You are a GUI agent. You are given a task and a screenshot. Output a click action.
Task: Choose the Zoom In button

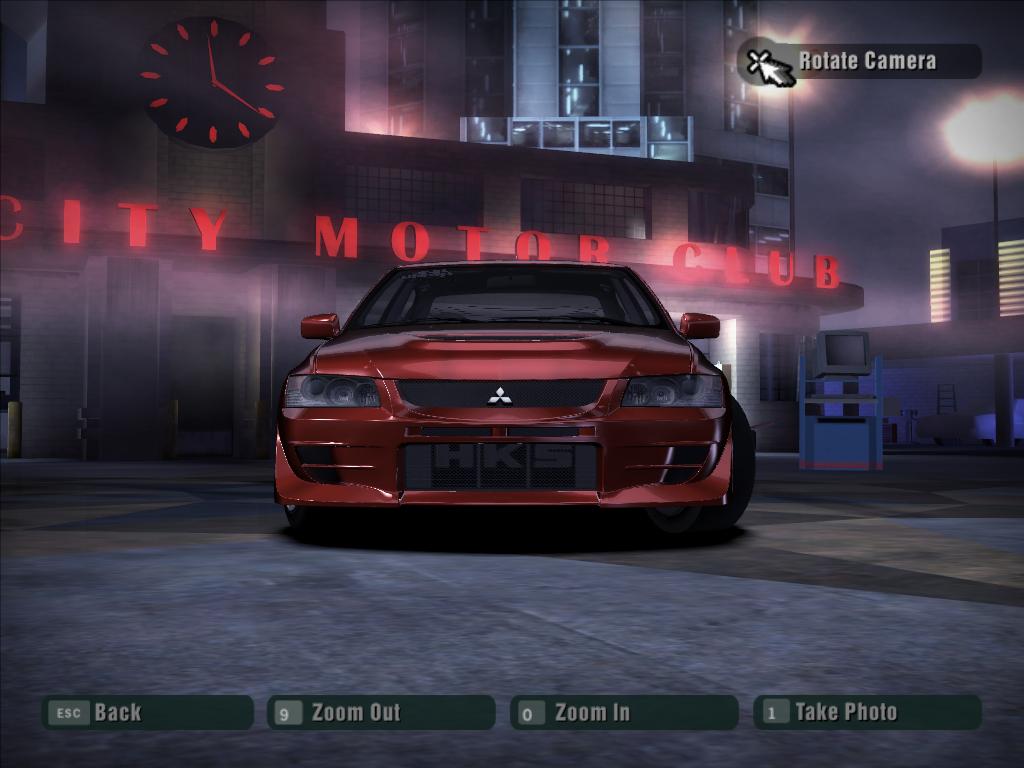pos(623,713)
